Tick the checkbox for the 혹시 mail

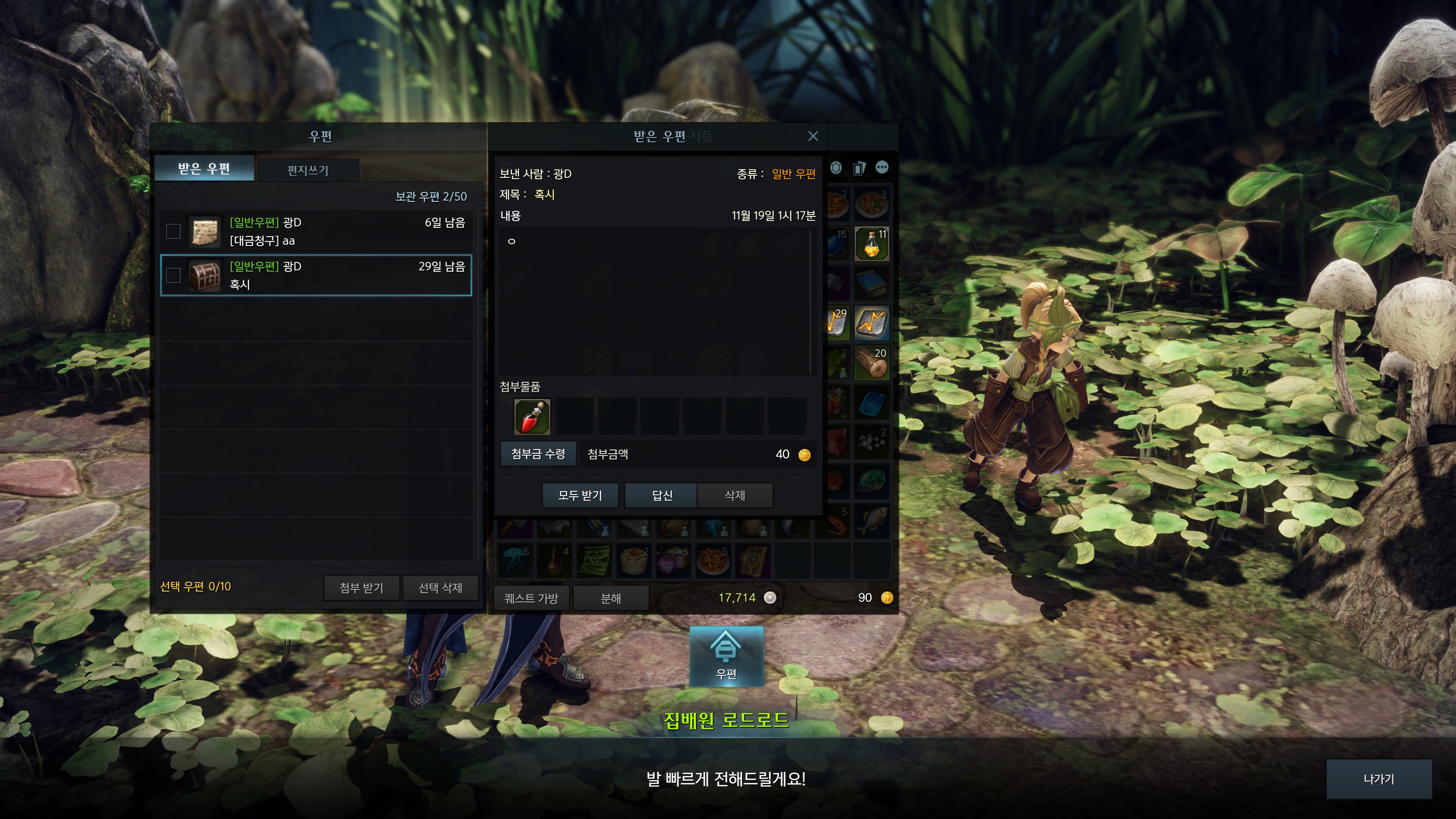[174, 275]
